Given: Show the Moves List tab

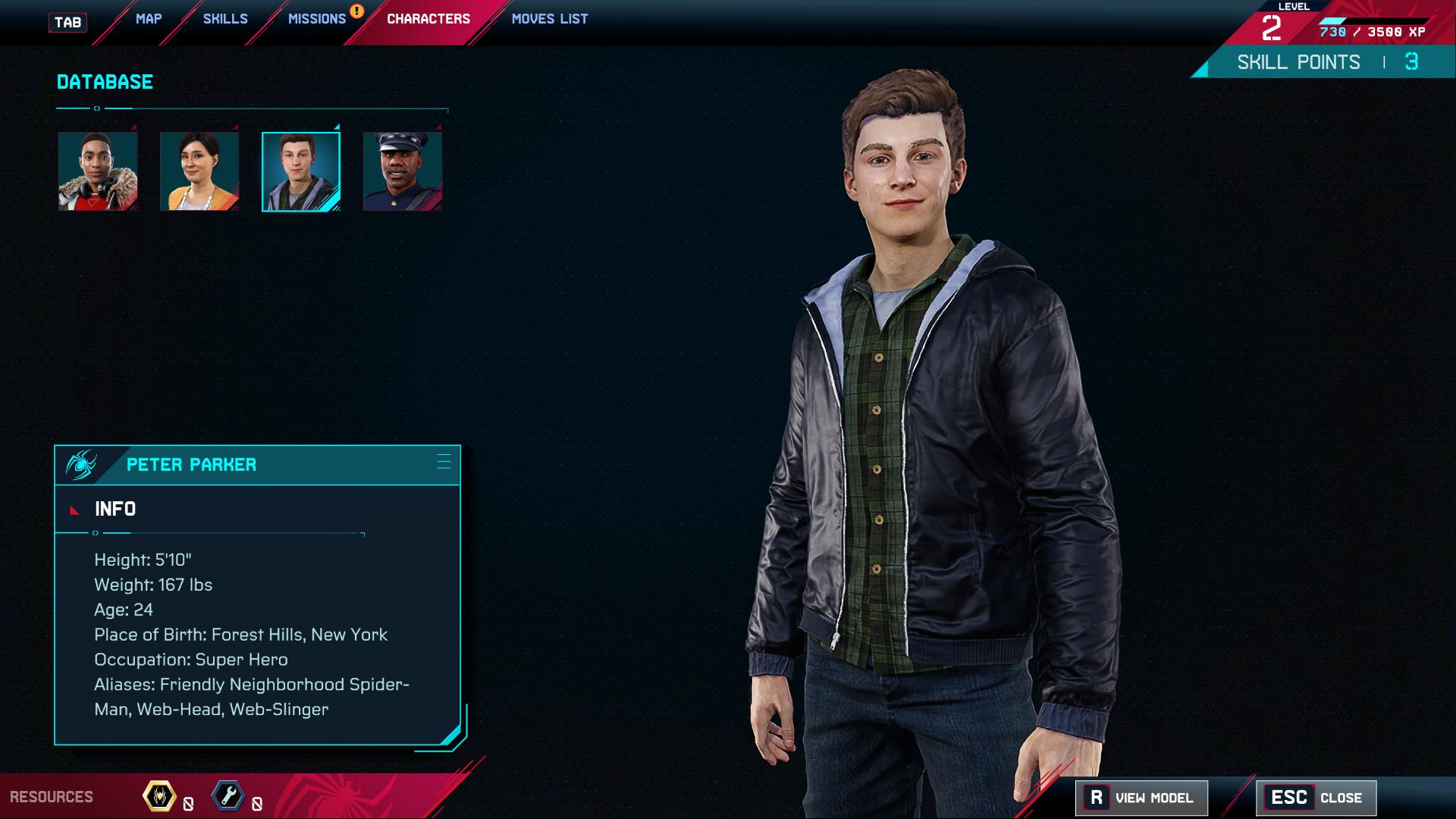Looking at the screenshot, I should coord(550,19).
